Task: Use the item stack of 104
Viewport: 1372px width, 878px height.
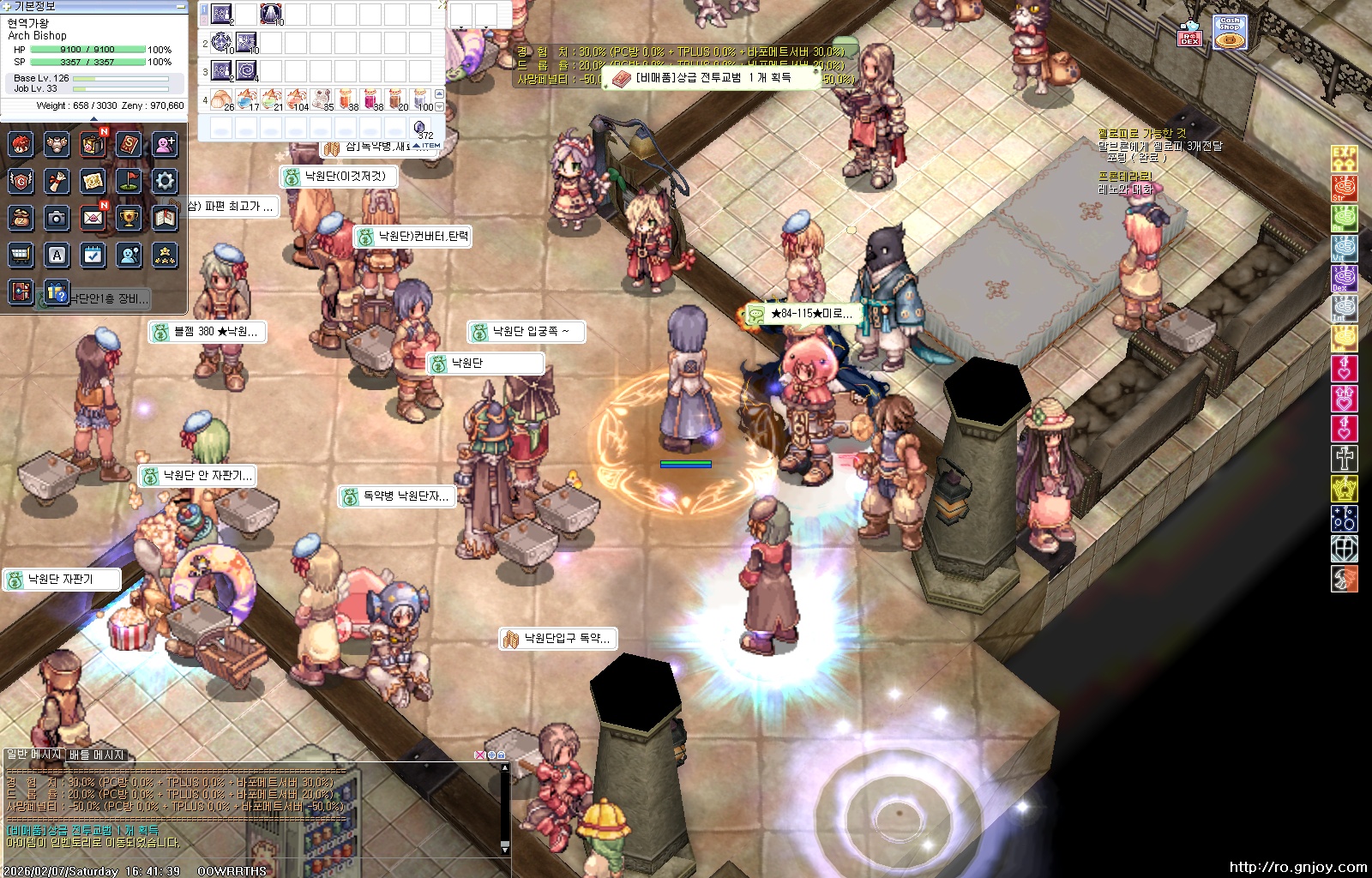Action: 297,99
